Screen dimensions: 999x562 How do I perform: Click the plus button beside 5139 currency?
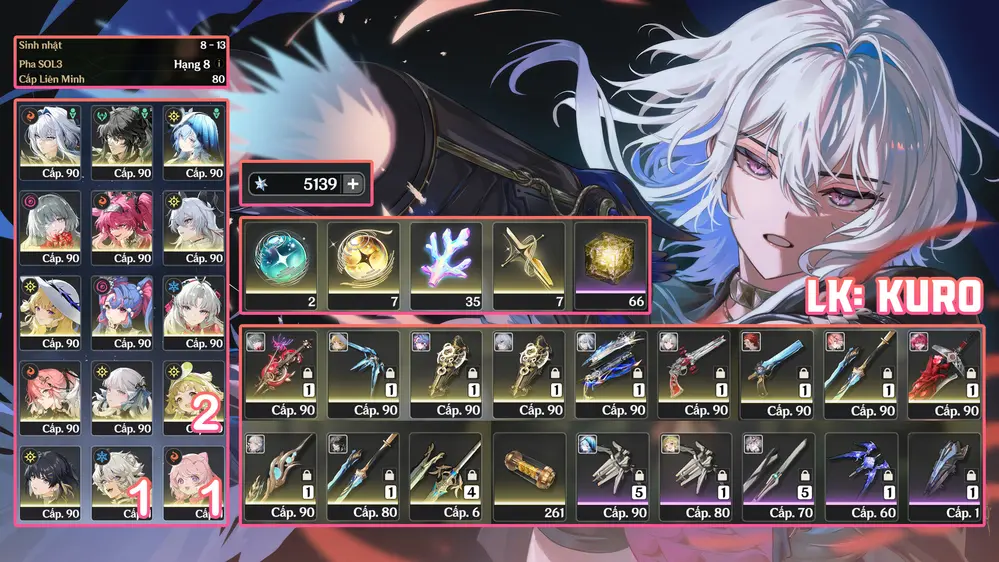(352, 184)
